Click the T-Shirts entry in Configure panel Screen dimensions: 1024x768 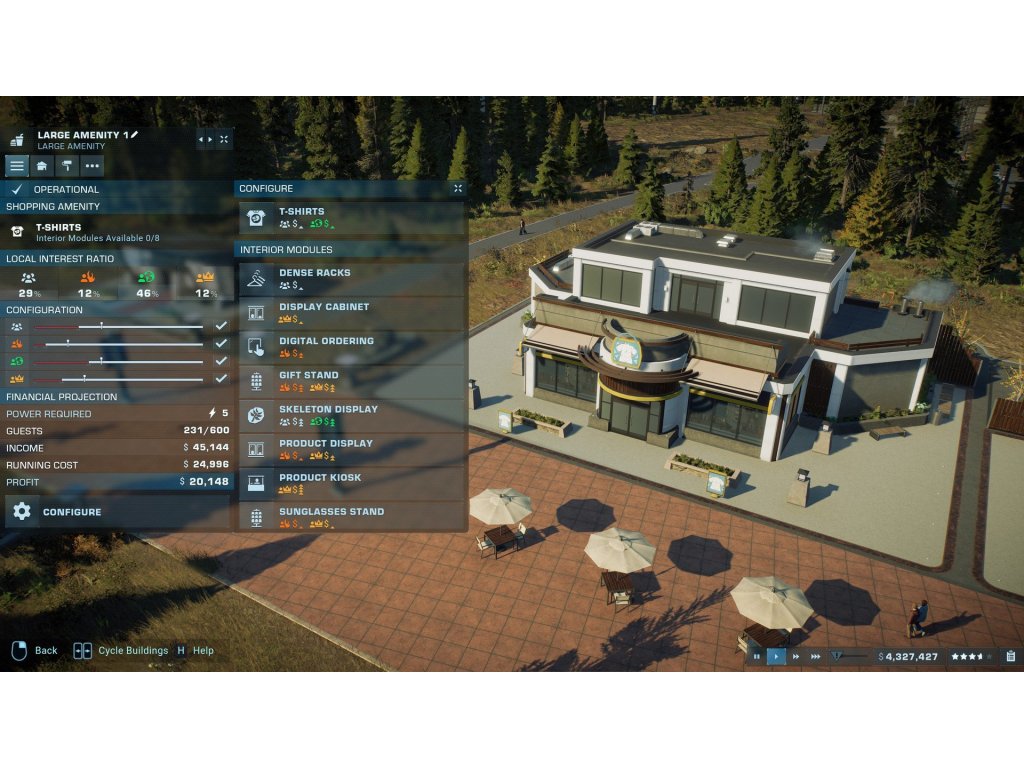[x=352, y=217]
